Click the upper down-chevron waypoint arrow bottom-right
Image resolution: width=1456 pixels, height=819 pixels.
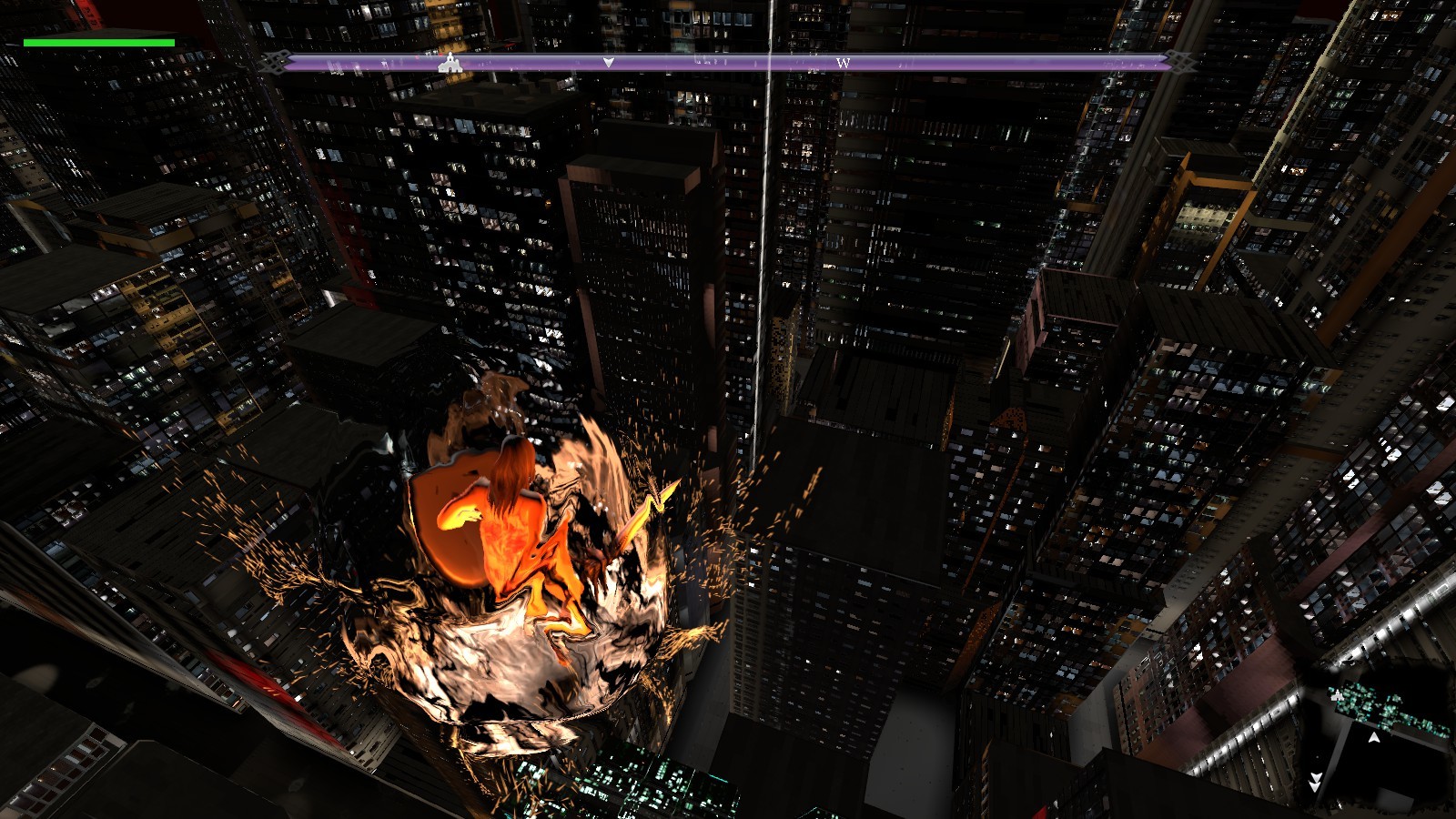pos(1317,774)
